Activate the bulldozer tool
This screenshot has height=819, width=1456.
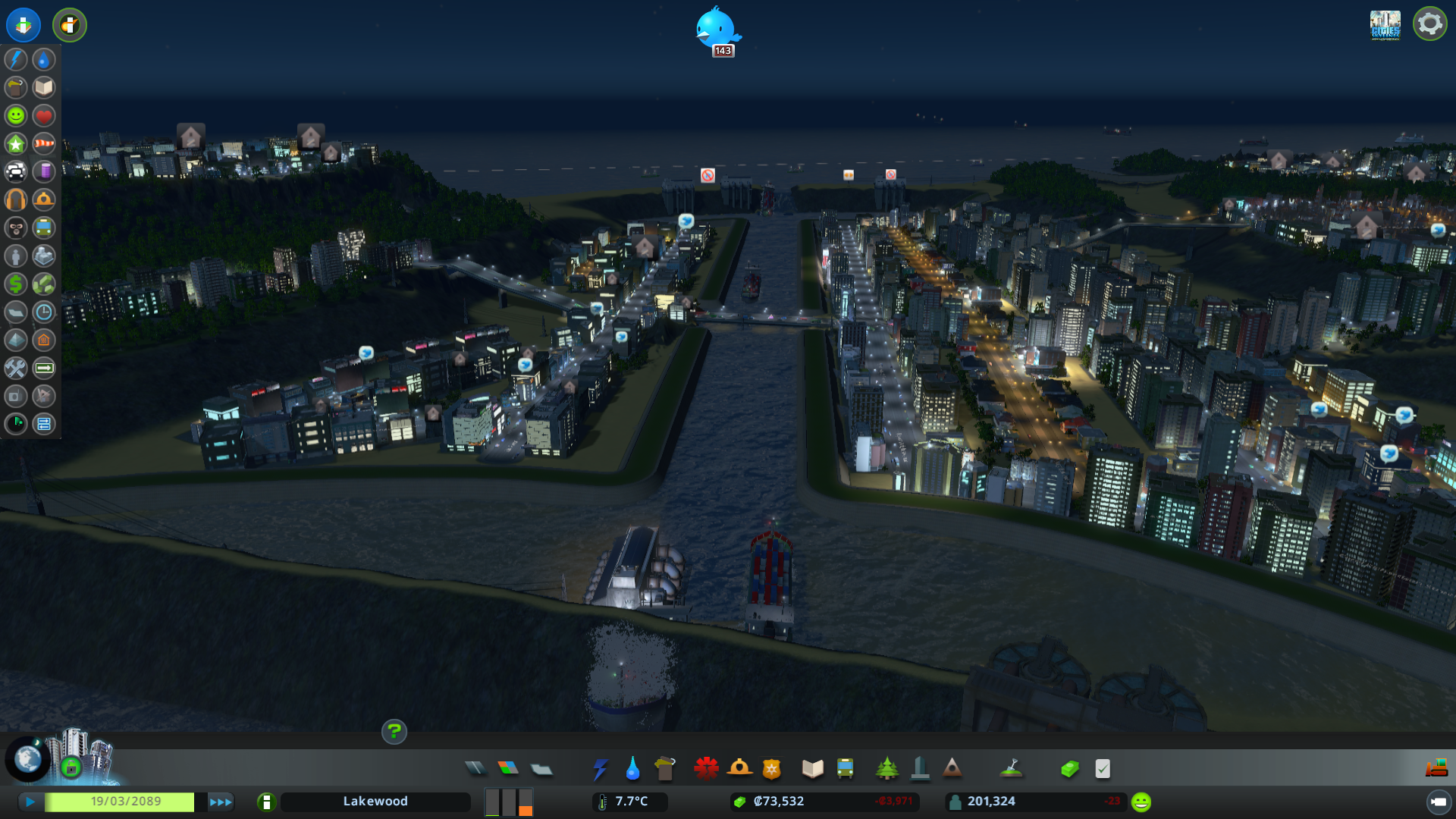point(1436,769)
